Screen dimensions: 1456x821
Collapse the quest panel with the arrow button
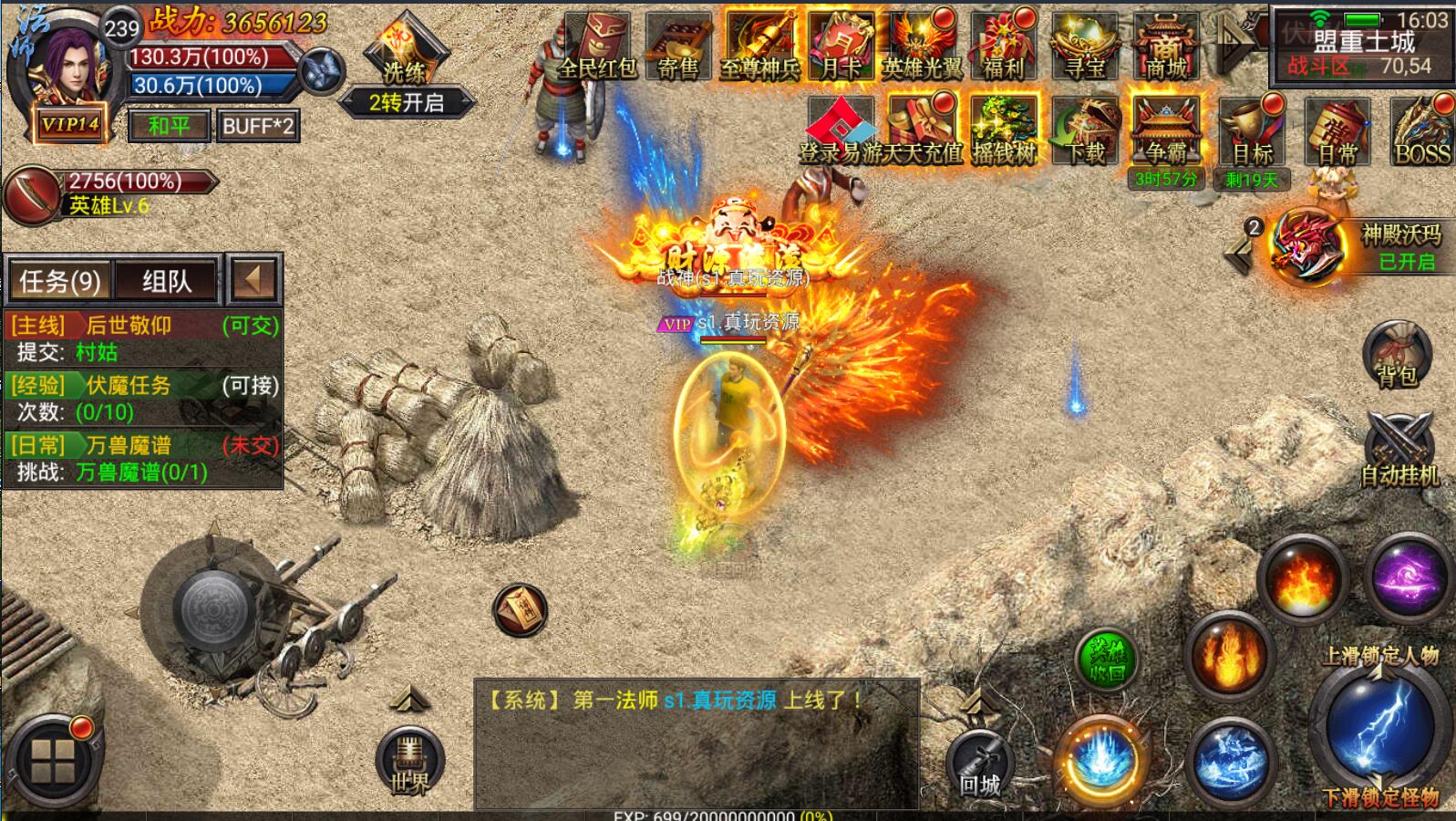(253, 278)
